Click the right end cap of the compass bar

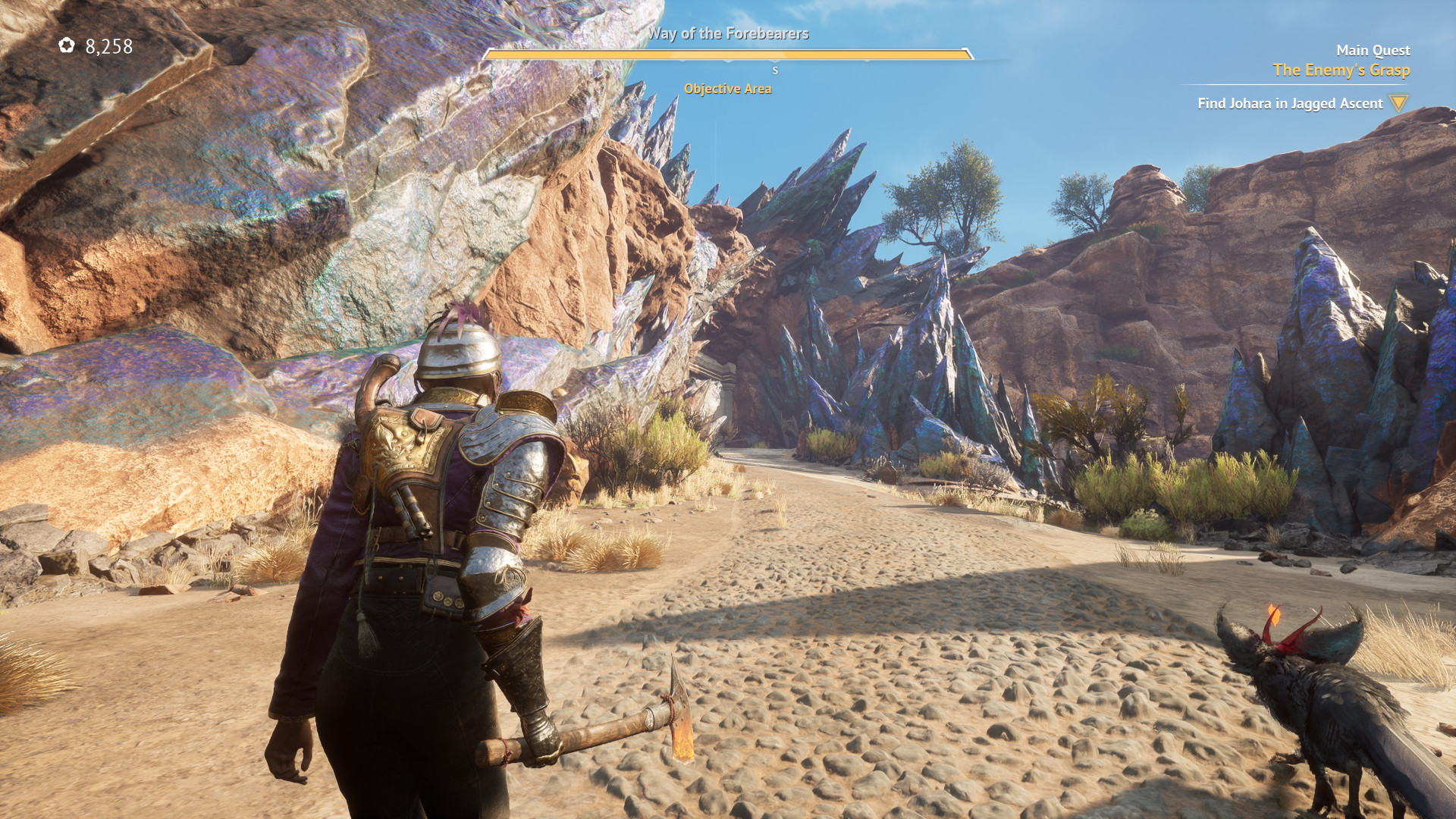click(x=969, y=54)
